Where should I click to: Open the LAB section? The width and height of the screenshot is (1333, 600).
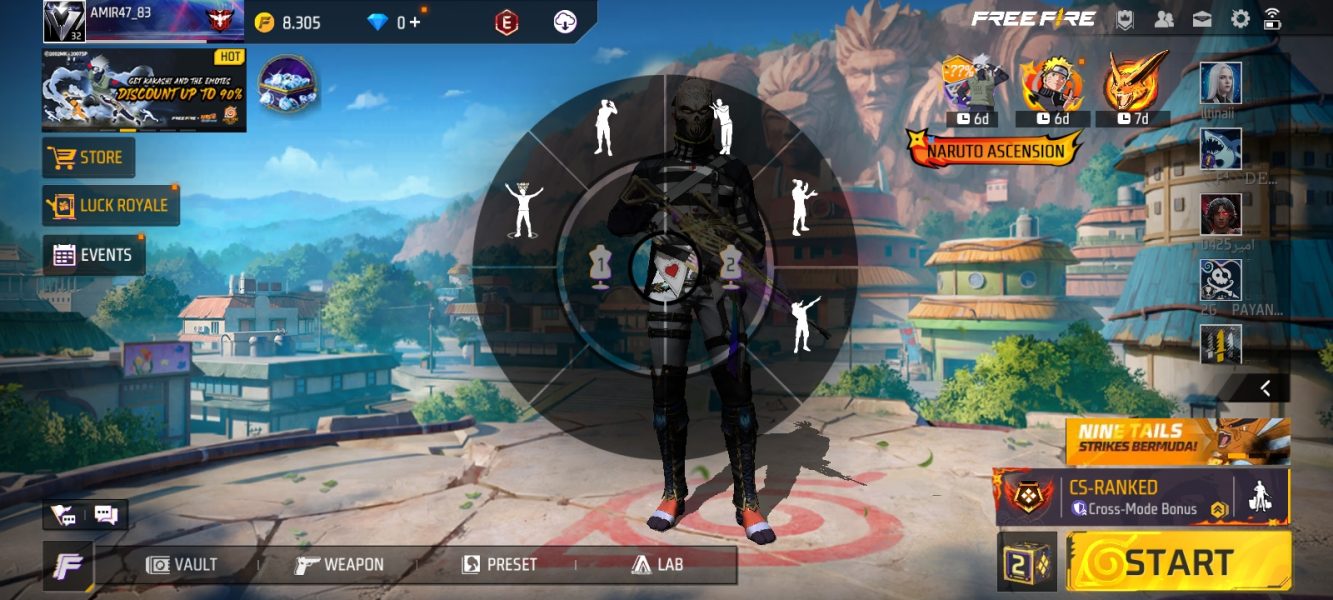point(657,565)
